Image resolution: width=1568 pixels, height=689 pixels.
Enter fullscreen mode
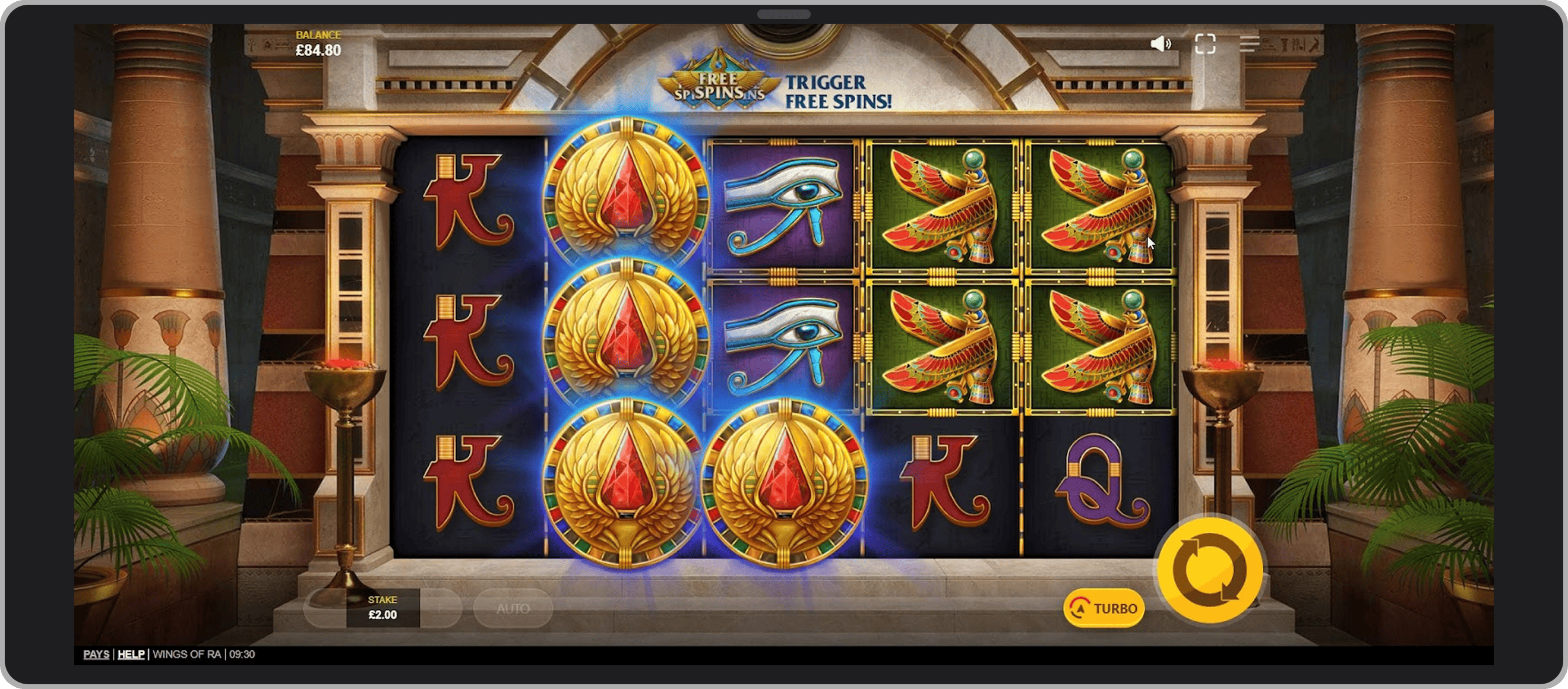(x=1205, y=44)
